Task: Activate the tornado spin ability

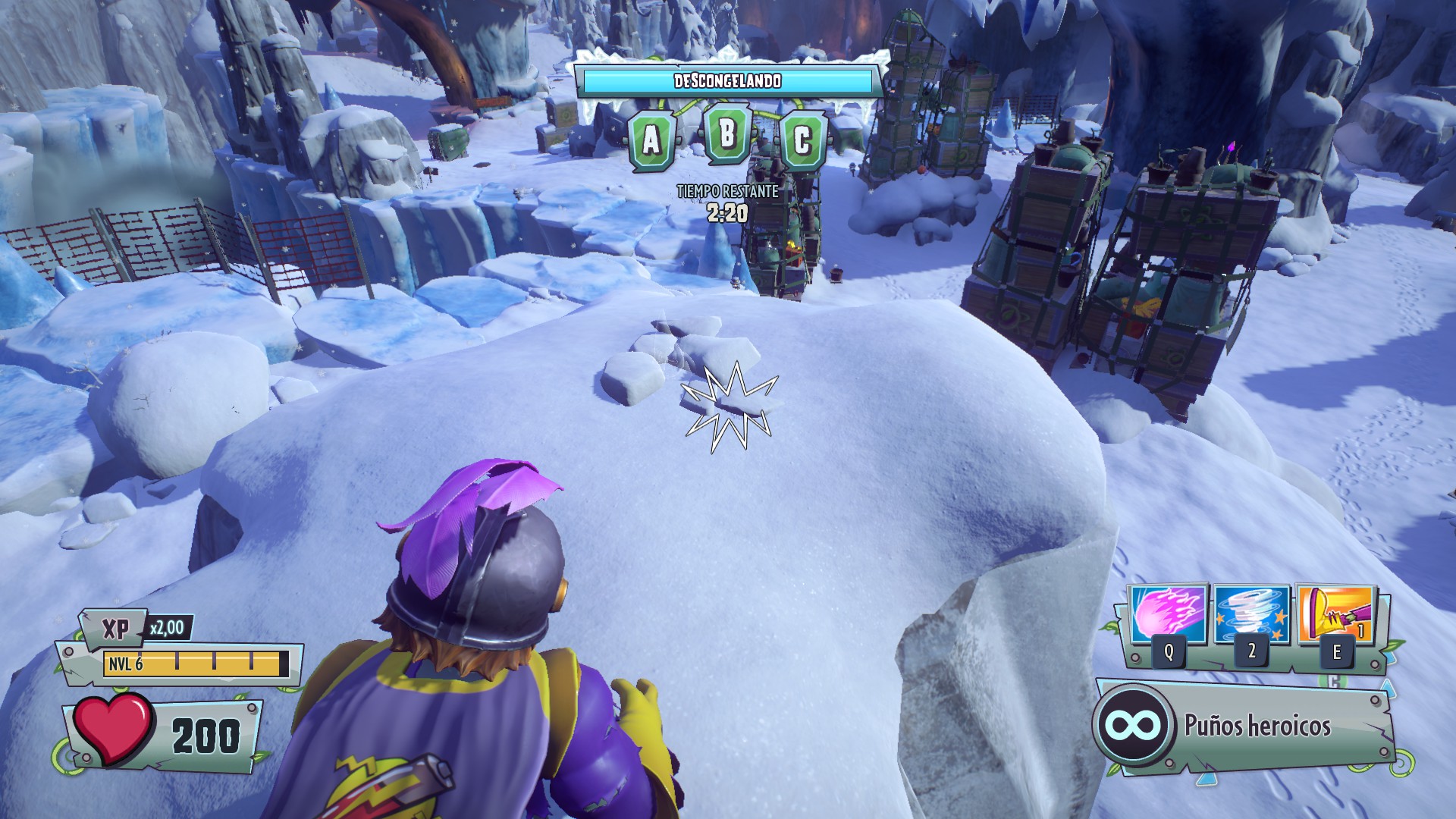Action: pos(1251,613)
